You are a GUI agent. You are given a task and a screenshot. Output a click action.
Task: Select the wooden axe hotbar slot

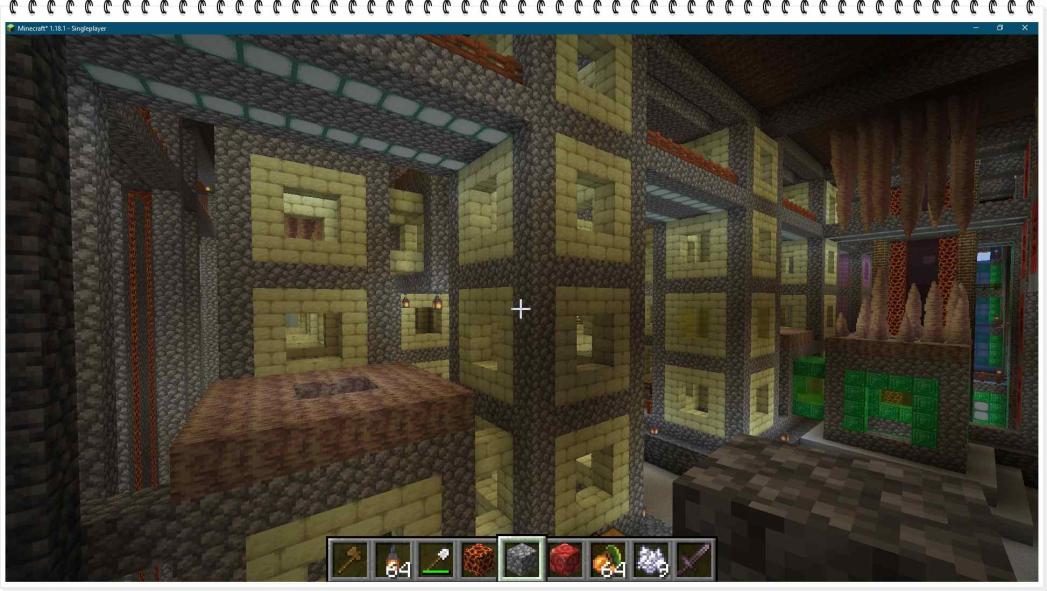pyautogui.click(x=348, y=559)
